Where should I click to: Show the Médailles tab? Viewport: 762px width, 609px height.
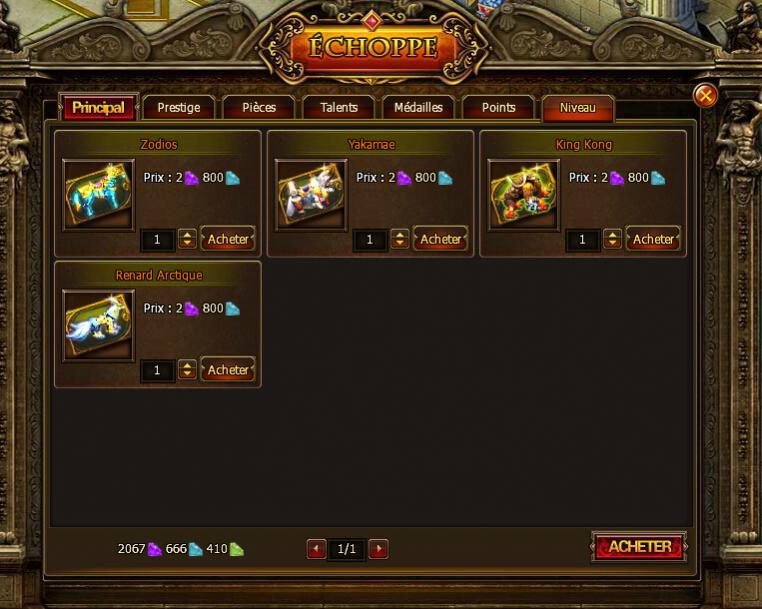(x=418, y=108)
